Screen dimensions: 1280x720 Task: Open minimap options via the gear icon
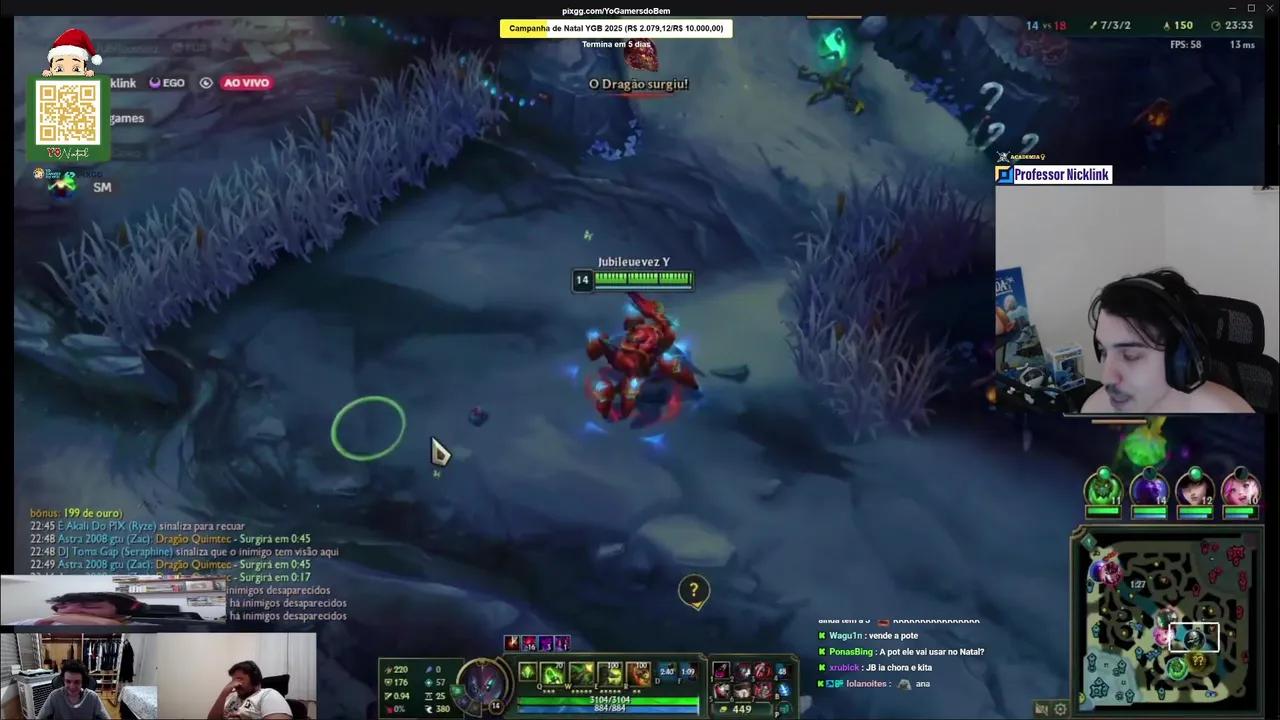click(1060, 708)
